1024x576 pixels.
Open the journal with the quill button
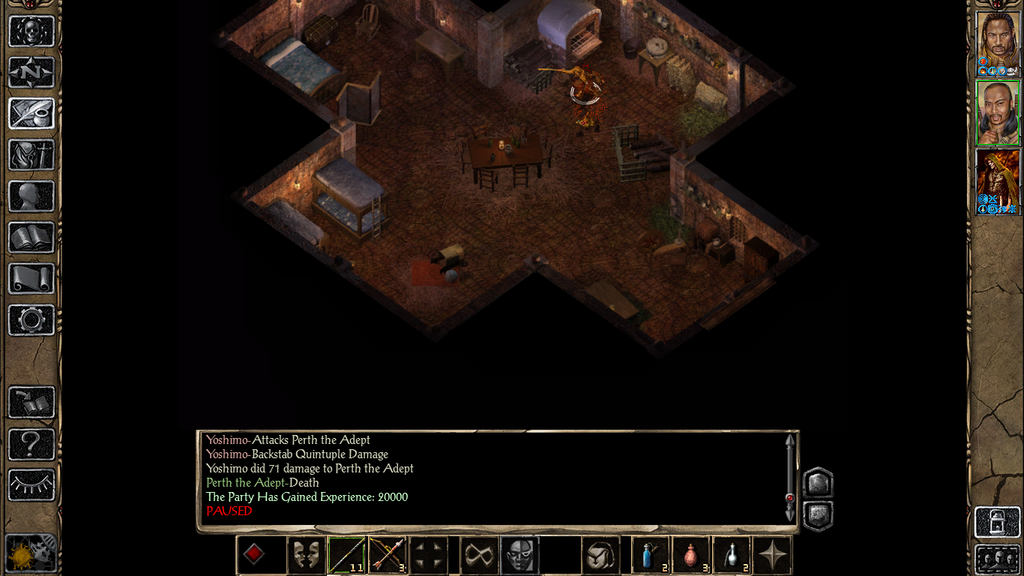31,113
